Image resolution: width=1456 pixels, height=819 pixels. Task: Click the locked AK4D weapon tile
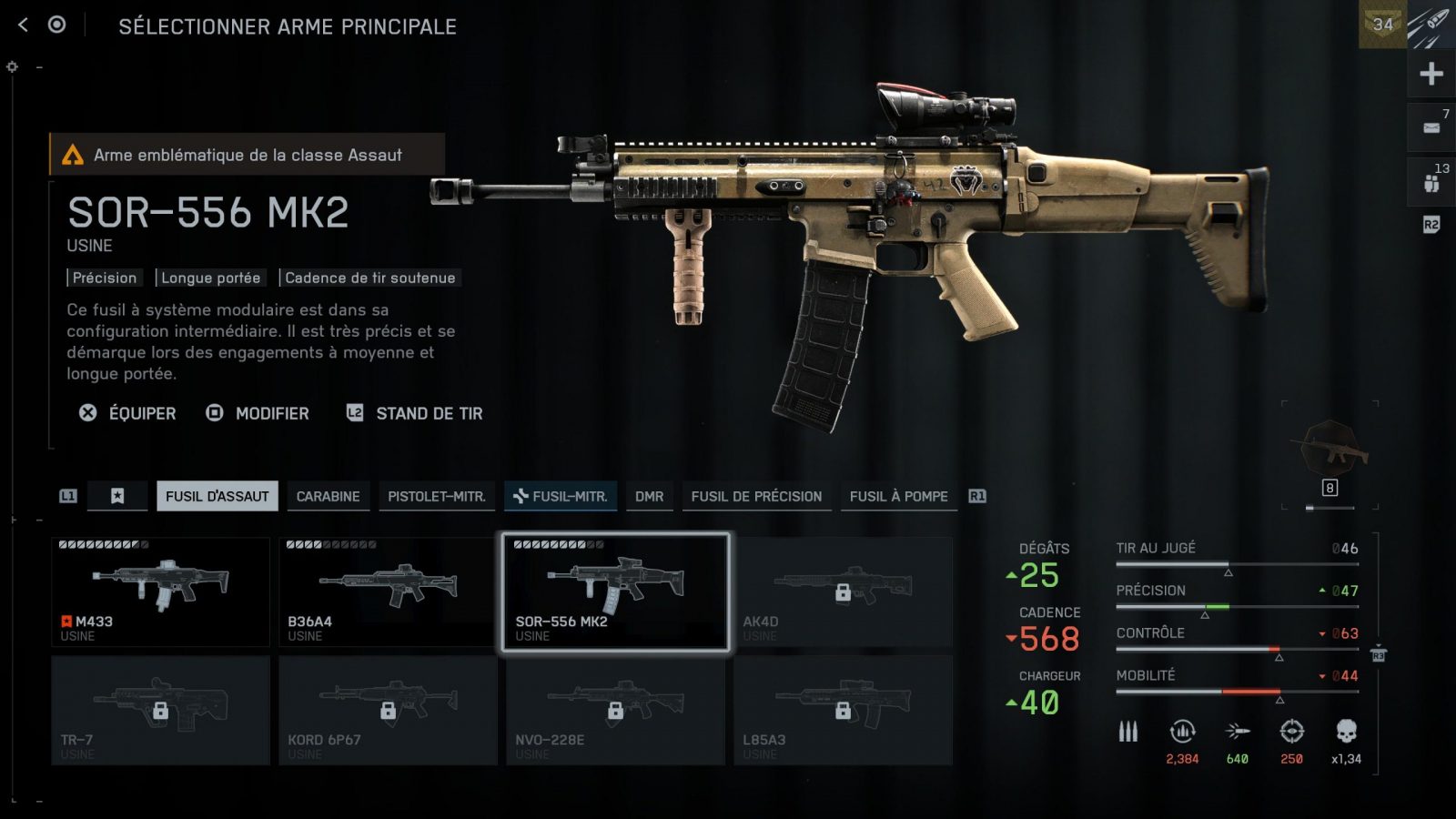(843, 591)
